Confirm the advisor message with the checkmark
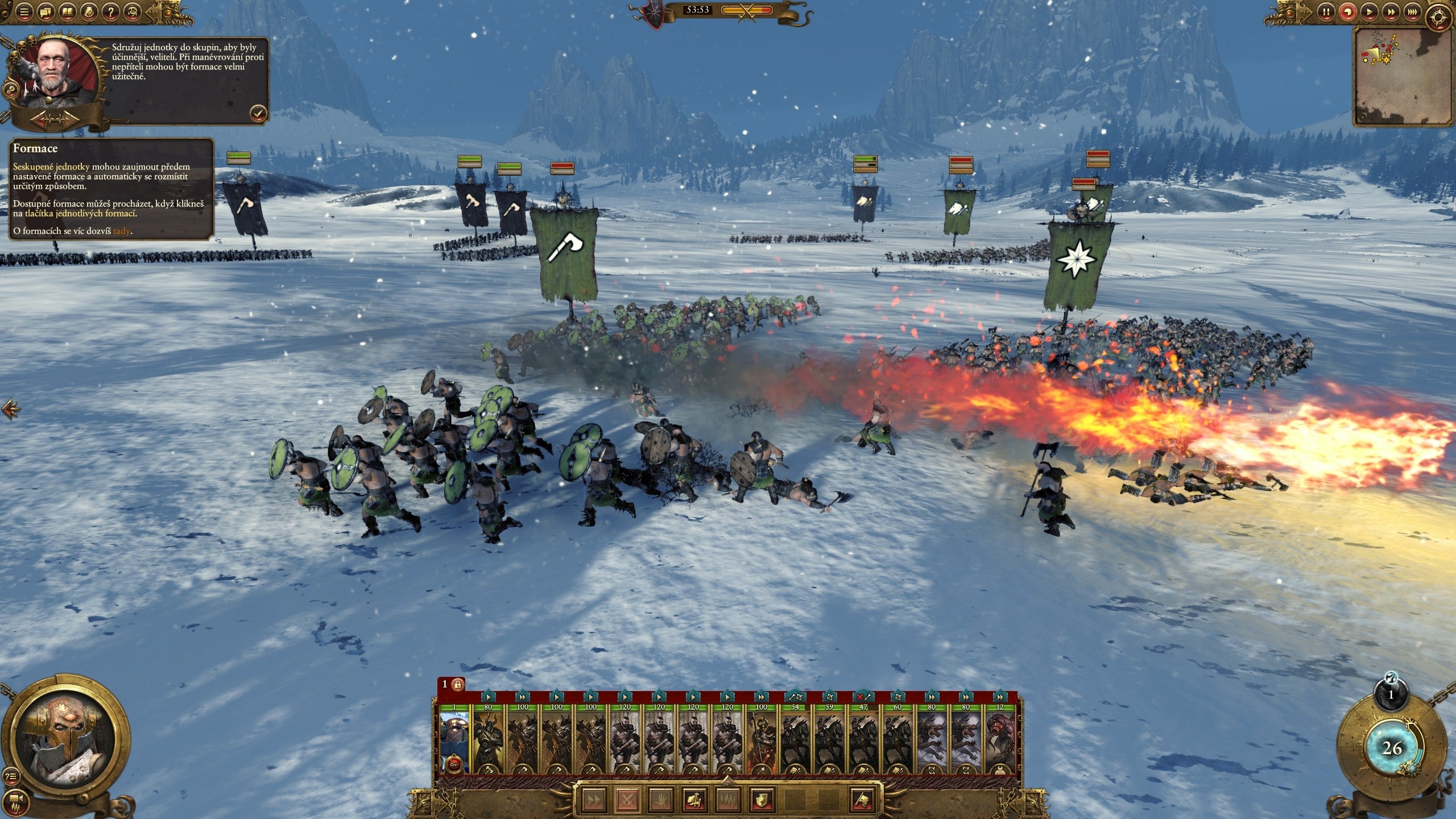The width and height of the screenshot is (1456, 819). 258,113
